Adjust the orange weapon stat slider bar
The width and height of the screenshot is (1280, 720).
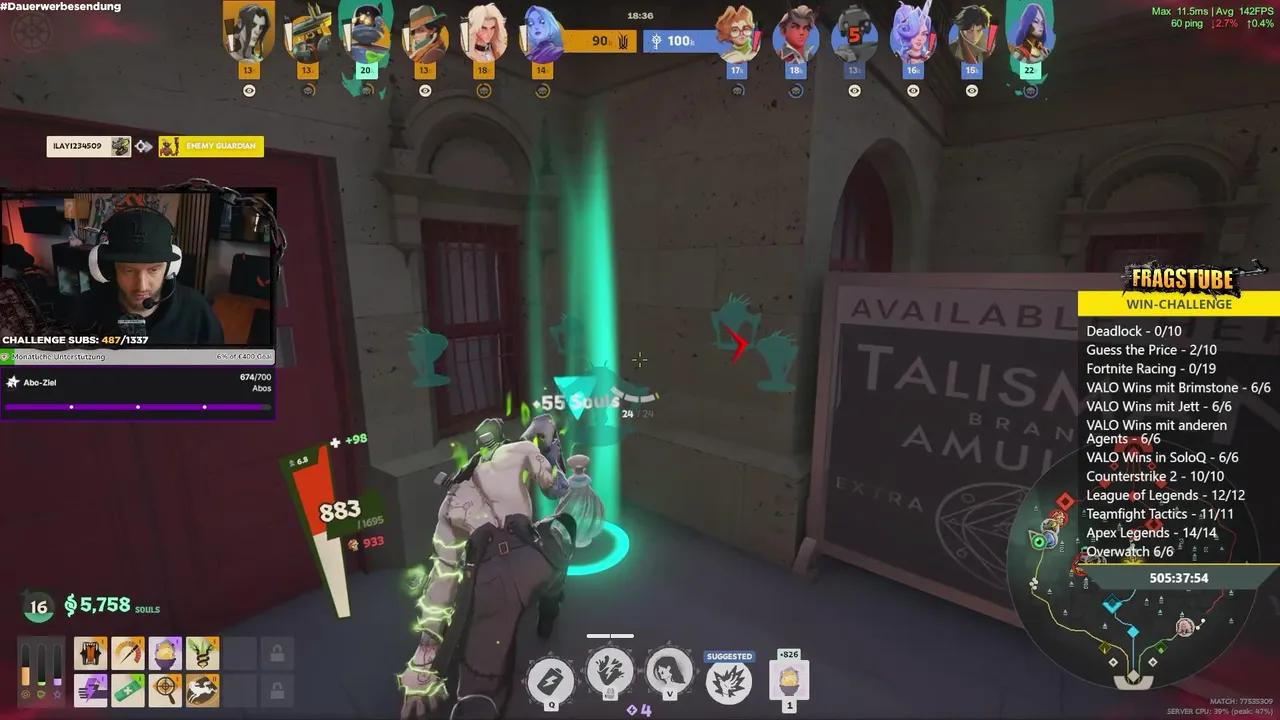(25, 675)
